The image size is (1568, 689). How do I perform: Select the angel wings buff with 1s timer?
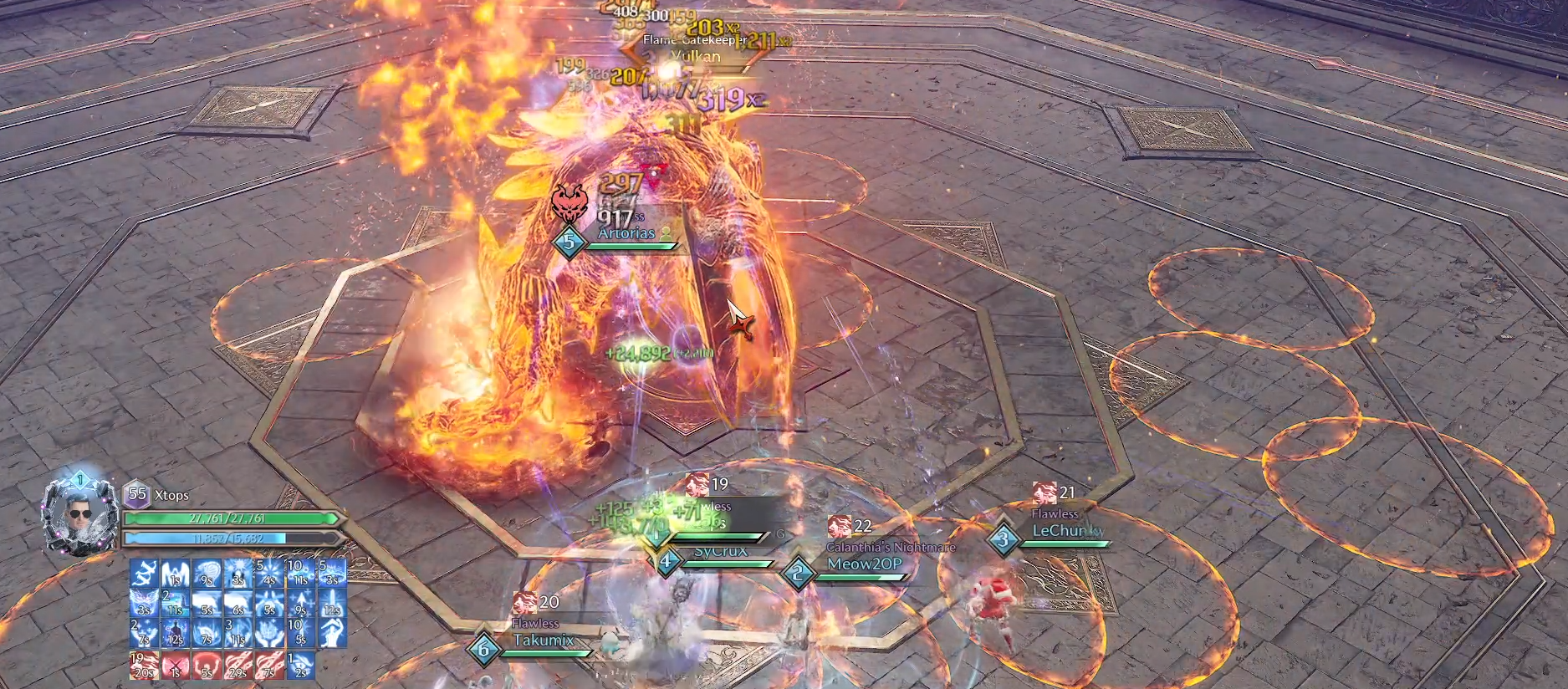tap(176, 573)
